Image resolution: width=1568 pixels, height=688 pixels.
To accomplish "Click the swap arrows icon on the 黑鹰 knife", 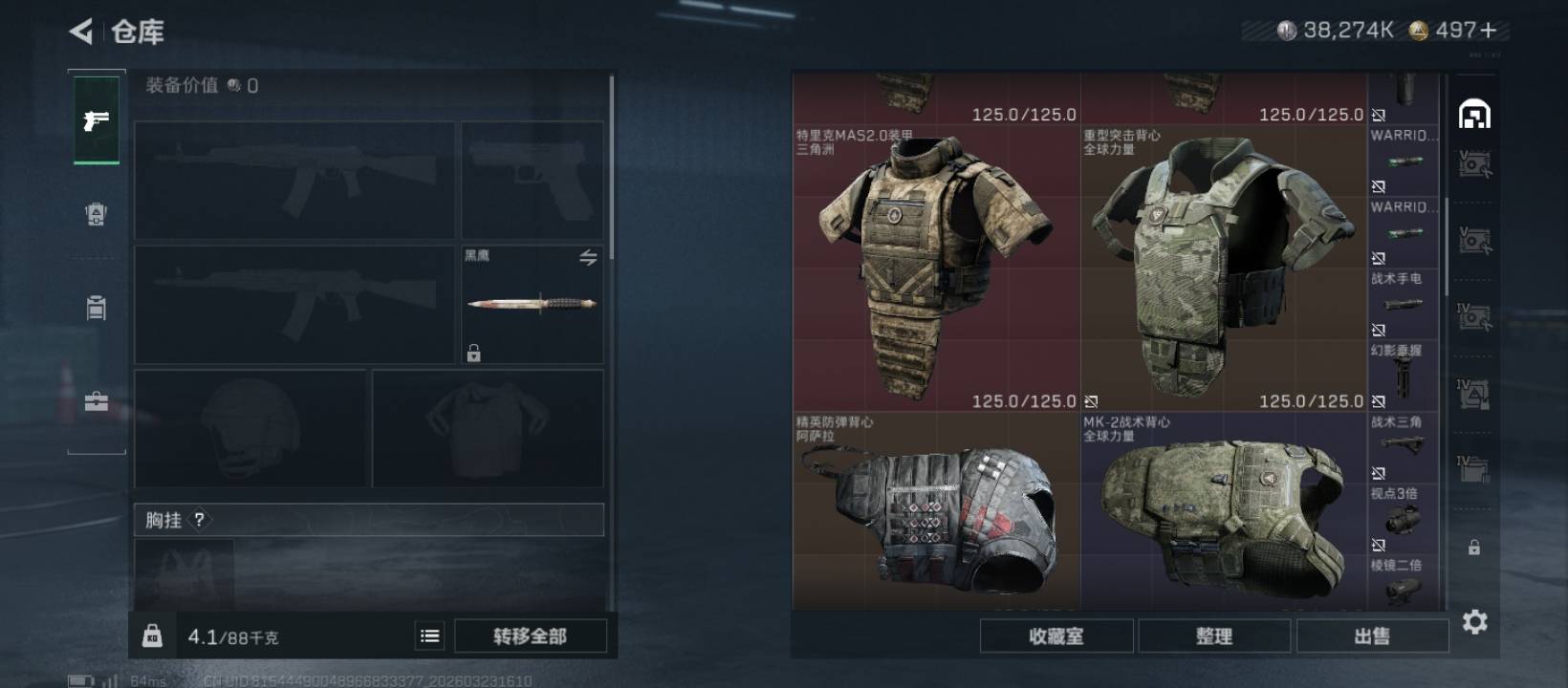I will (x=591, y=257).
